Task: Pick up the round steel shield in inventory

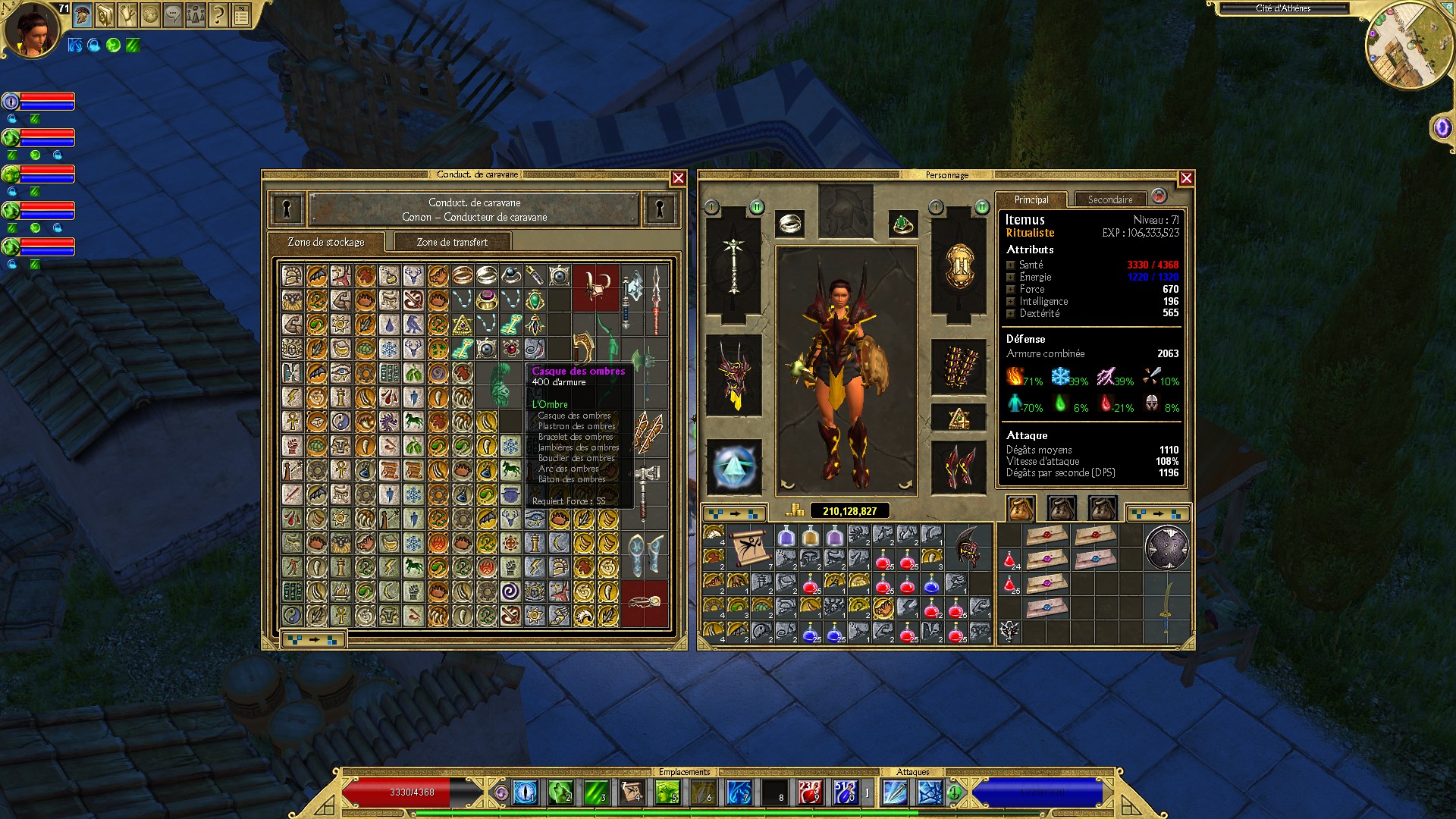Action: click(1166, 548)
